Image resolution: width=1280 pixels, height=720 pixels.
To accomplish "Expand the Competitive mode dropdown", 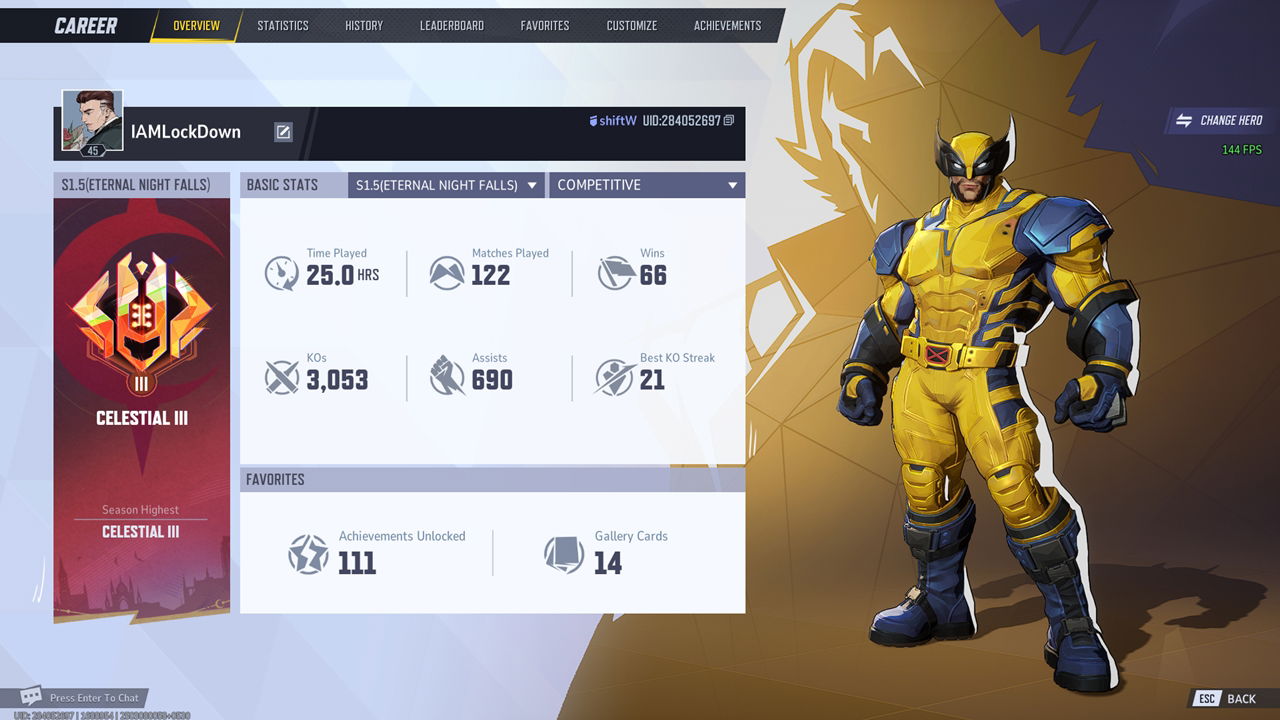I will (x=647, y=185).
